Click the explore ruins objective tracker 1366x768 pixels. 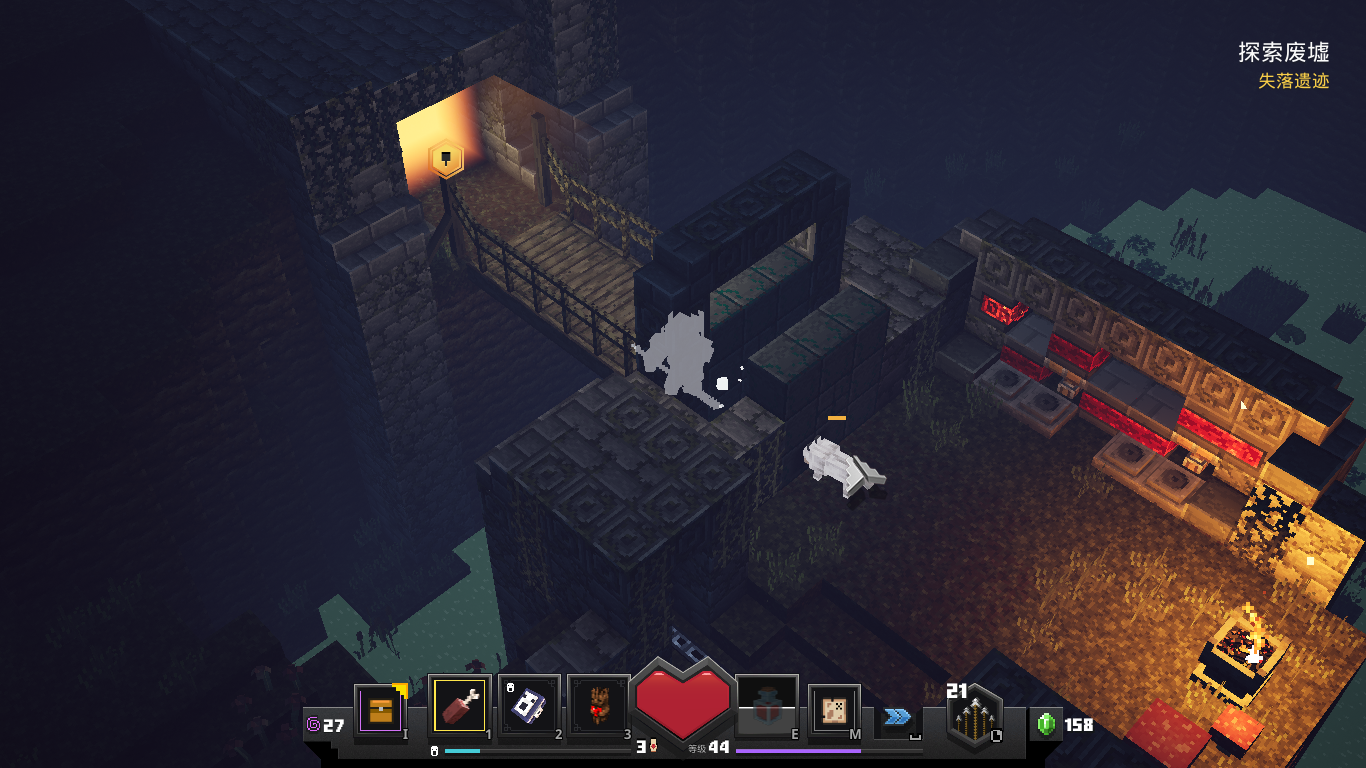[1283, 52]
